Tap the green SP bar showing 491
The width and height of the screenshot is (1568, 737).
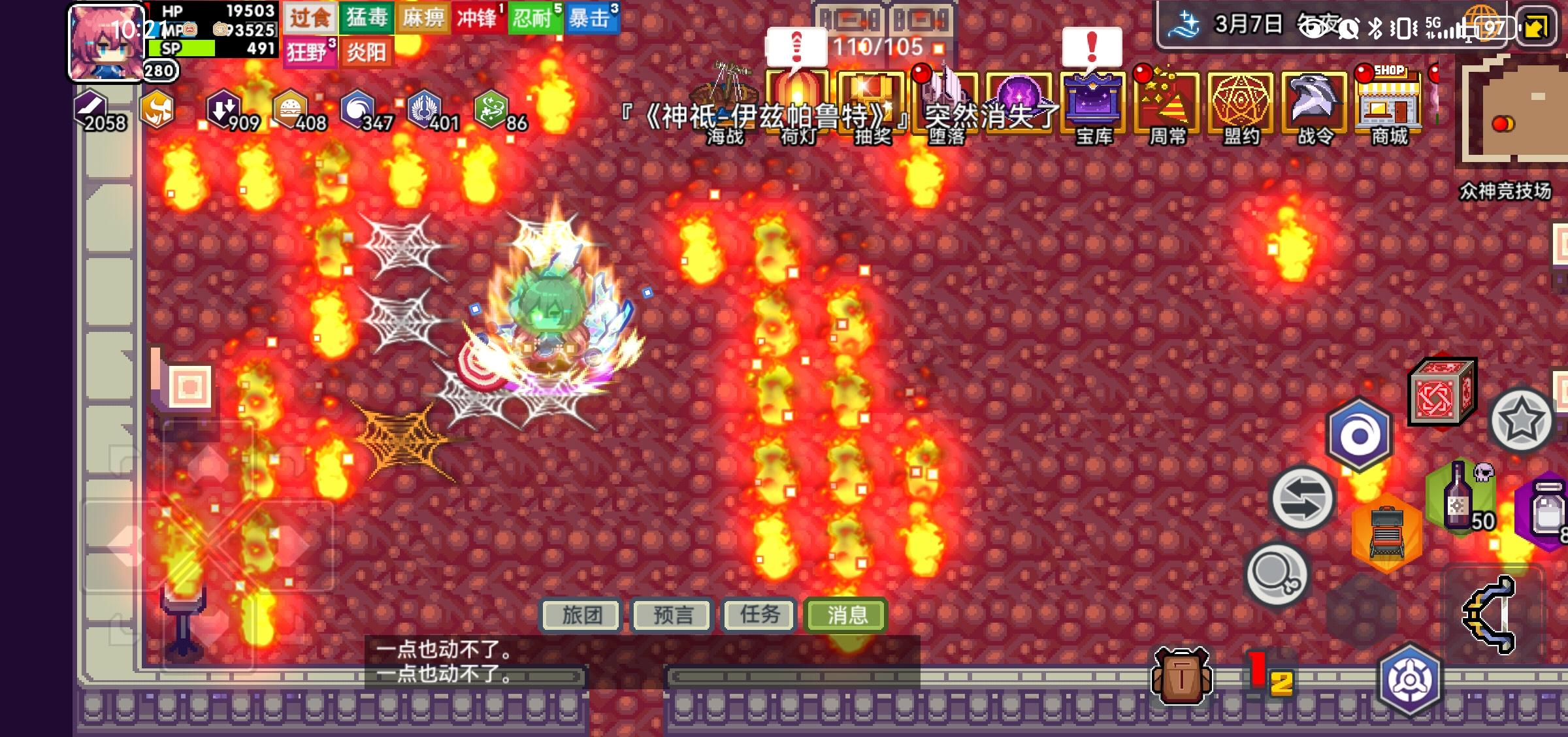pos(183,48)
